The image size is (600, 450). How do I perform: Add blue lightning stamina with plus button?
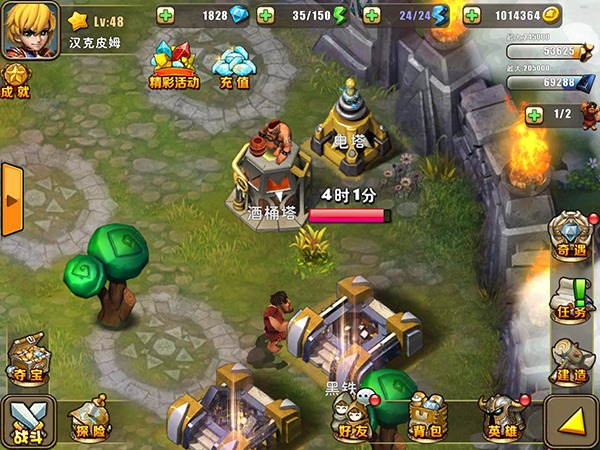click(x=371, y=15)
